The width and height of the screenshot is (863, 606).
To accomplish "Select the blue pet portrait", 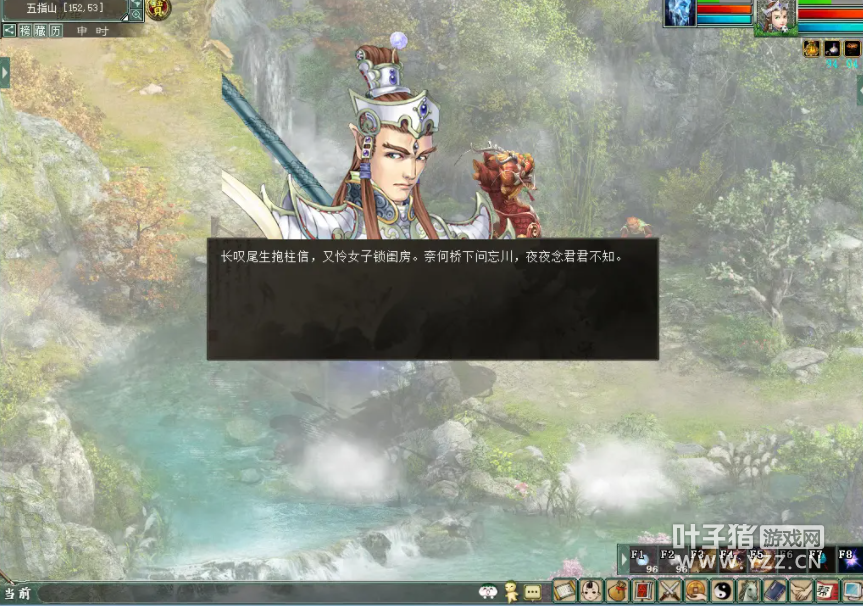I will tap(680, 13).
